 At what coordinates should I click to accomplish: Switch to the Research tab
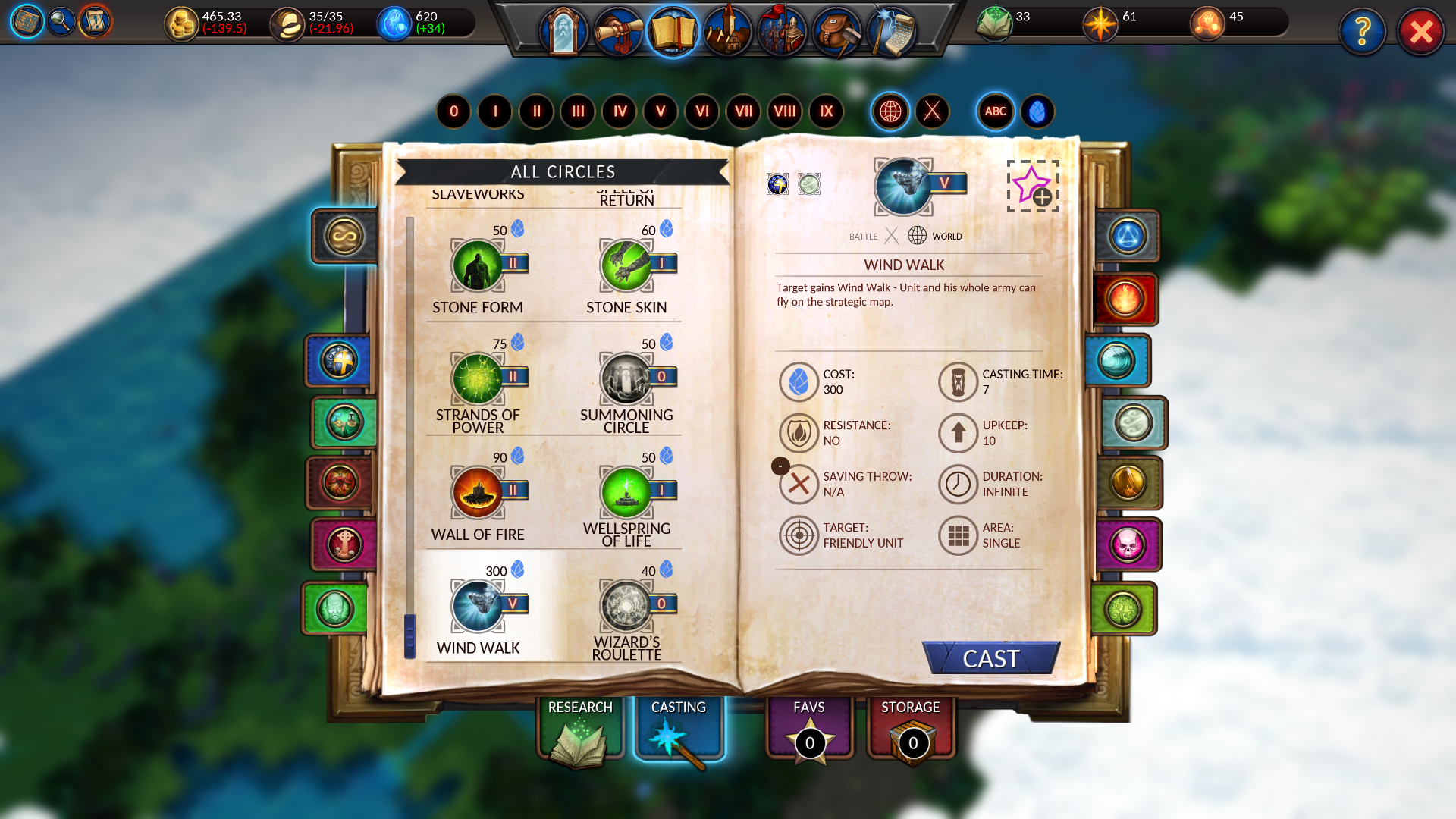coord(580,728)
